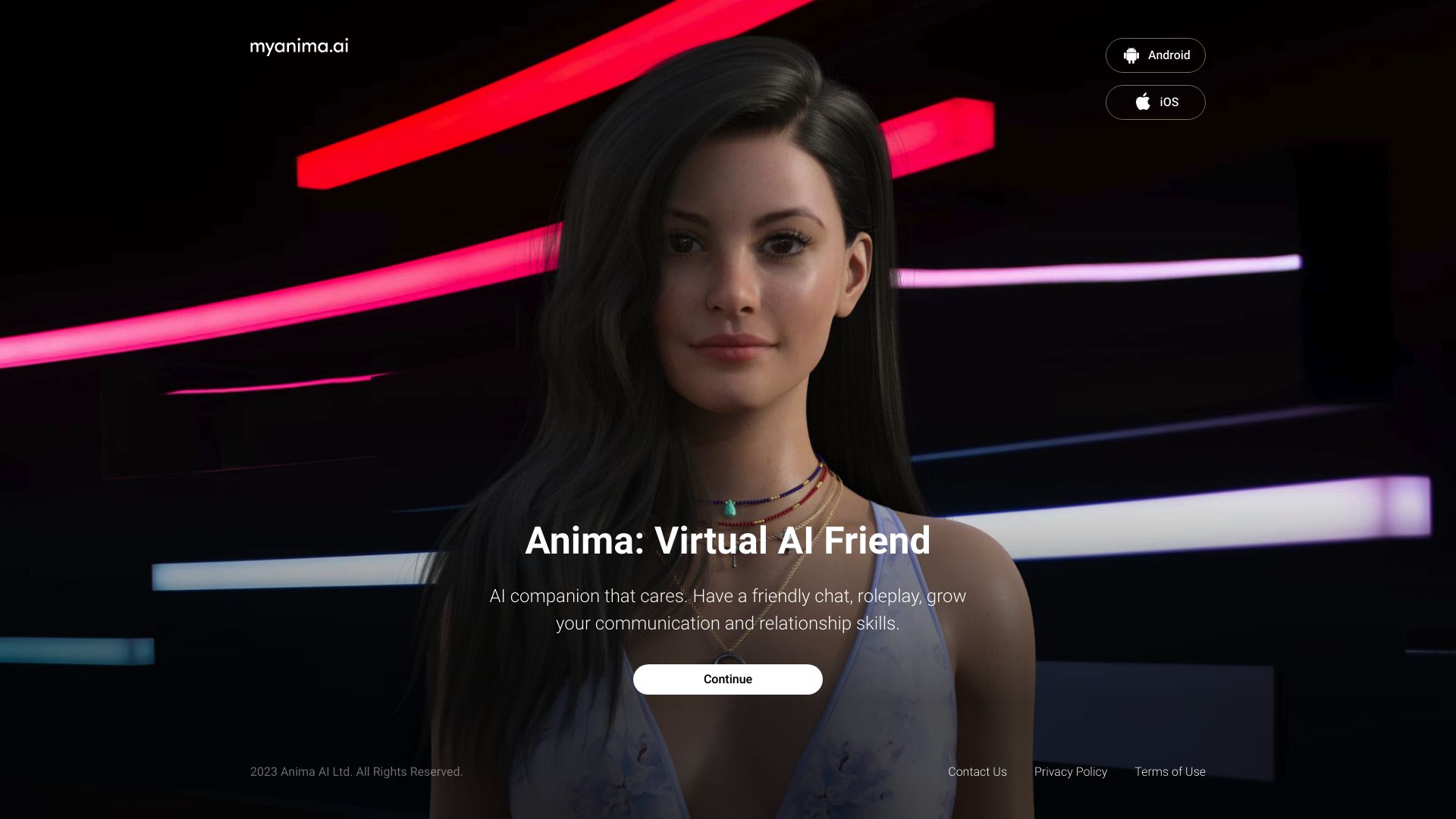This screenshot has height=819, width=1456.
Task: Open the Privacy Policy
Action: point(1070,771)
